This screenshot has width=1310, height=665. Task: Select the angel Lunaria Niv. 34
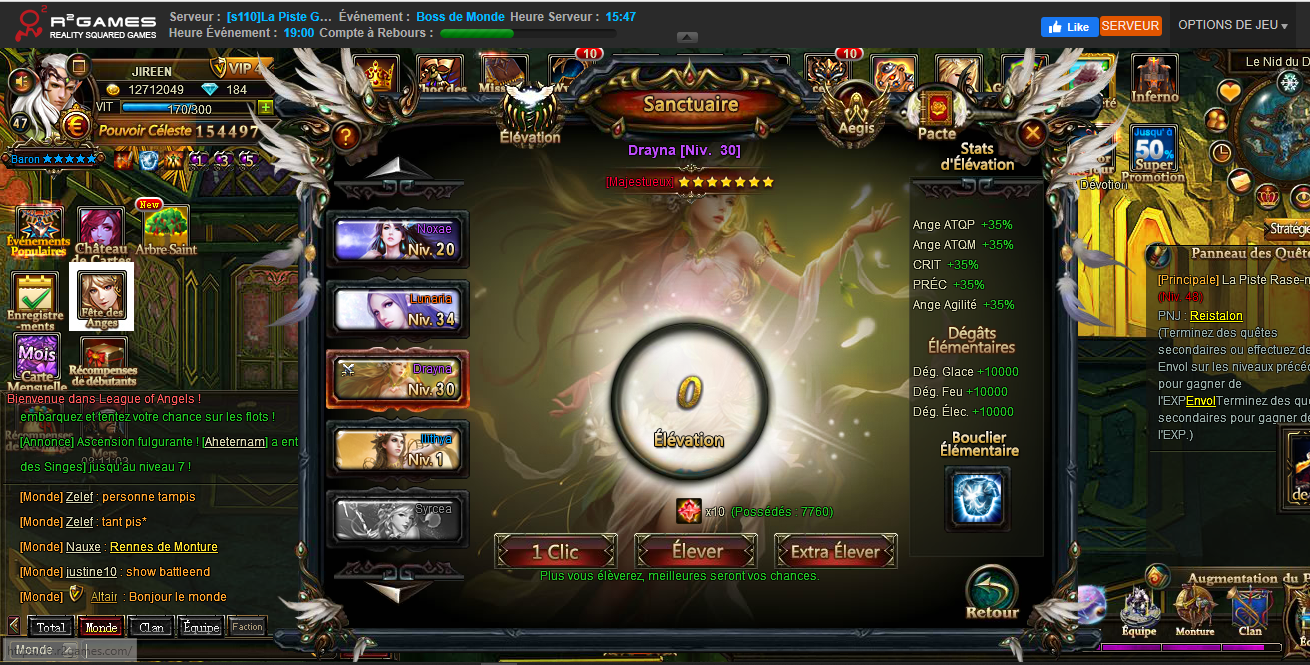[x=399, y=310]
